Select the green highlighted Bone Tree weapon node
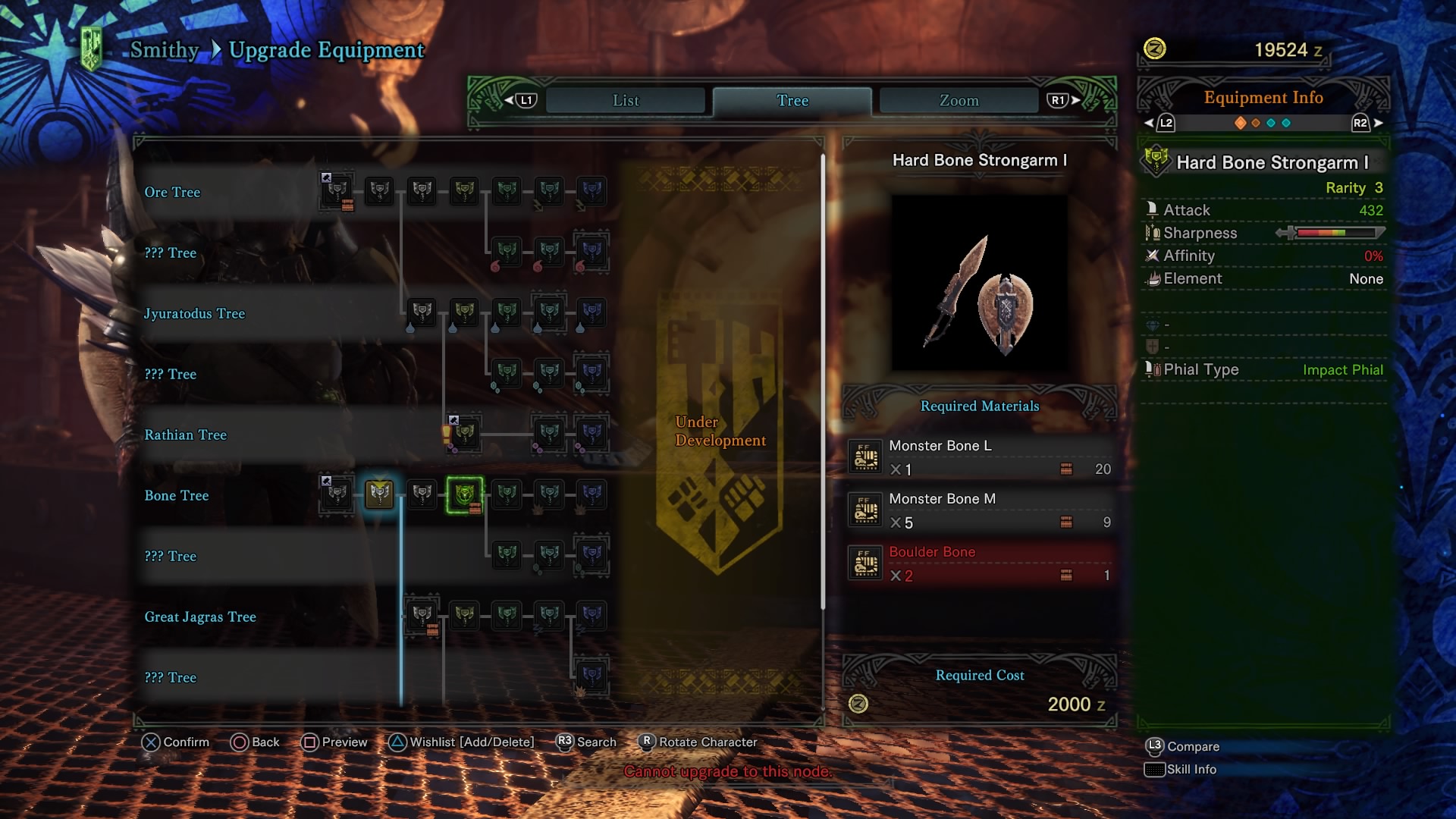This screenshot has height=819, width=1456. 465,494
